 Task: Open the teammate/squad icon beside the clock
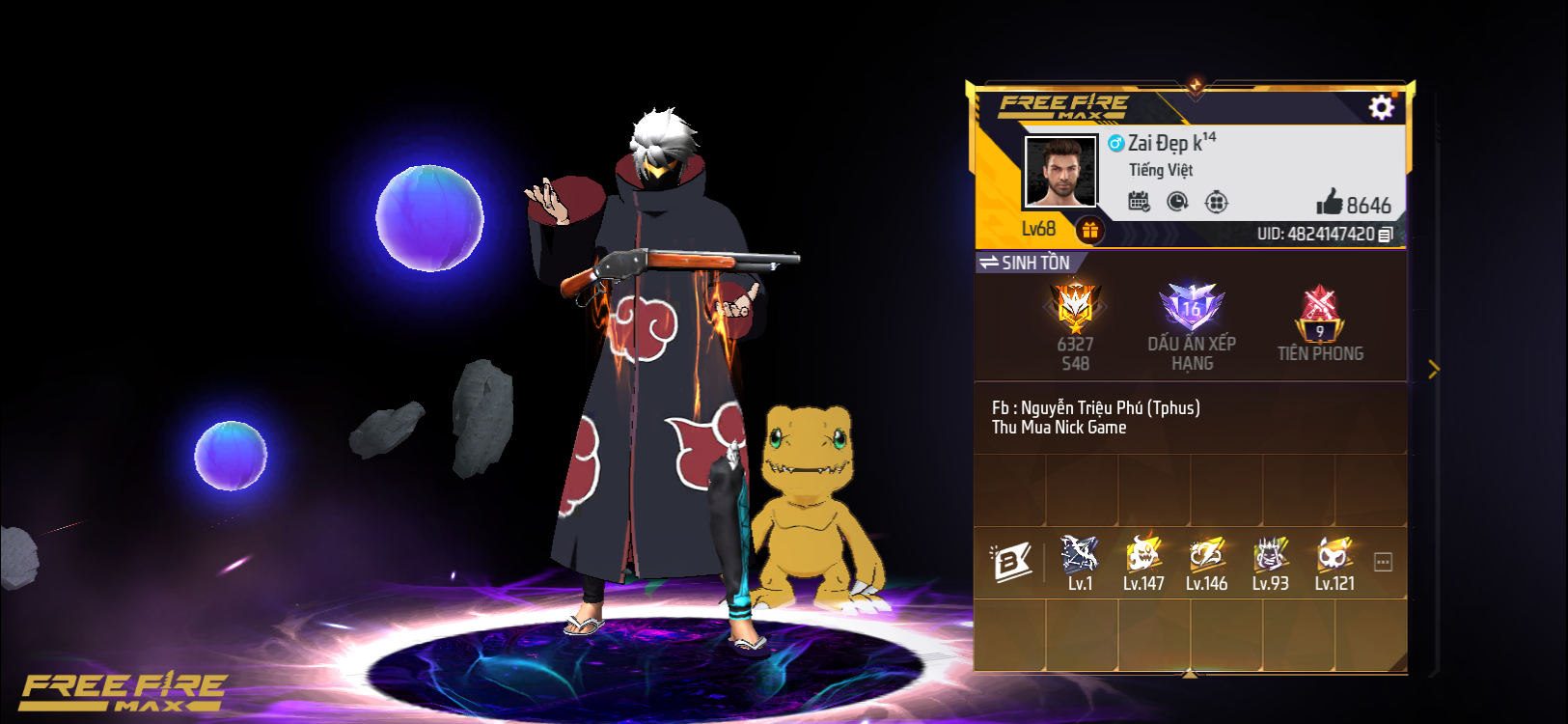click(1217, 201)
